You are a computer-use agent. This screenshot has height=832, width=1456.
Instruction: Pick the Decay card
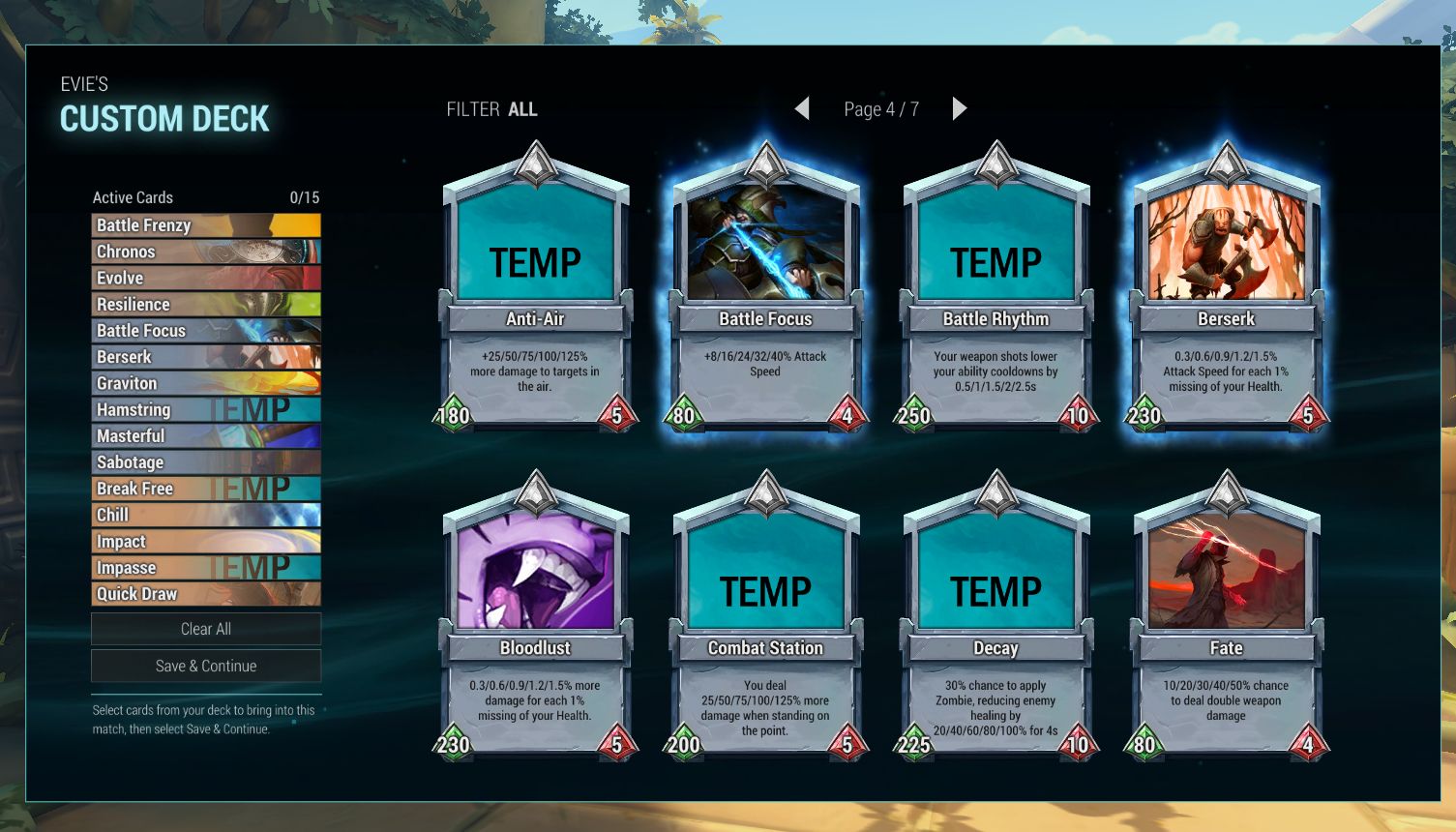point(995,619)
